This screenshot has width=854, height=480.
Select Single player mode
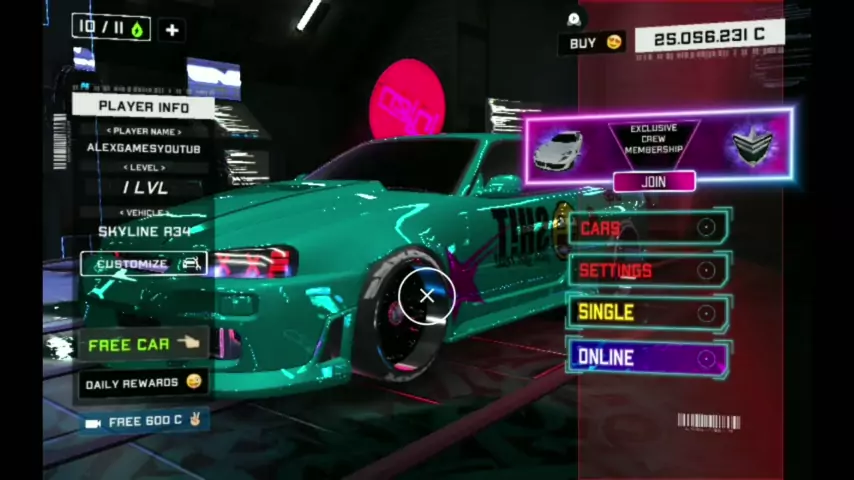(650, 313)
